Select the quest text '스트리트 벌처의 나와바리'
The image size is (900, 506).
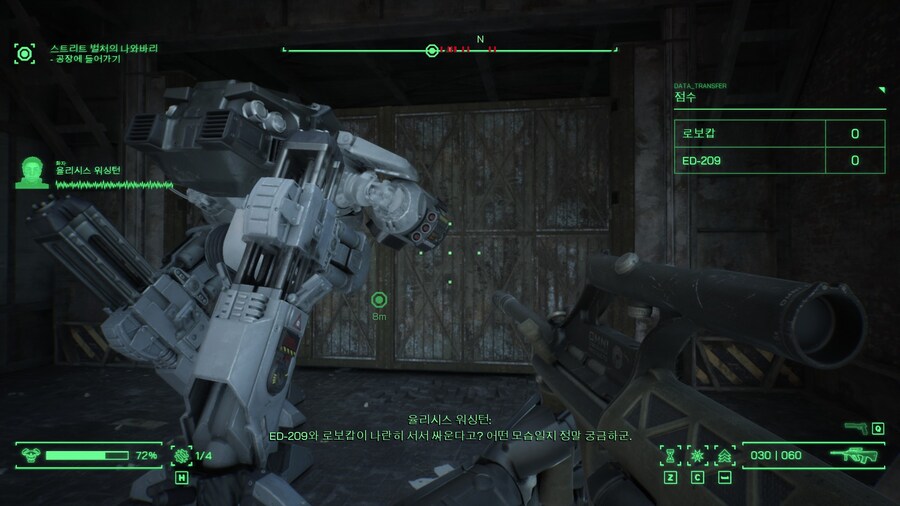tap(103, 48)
